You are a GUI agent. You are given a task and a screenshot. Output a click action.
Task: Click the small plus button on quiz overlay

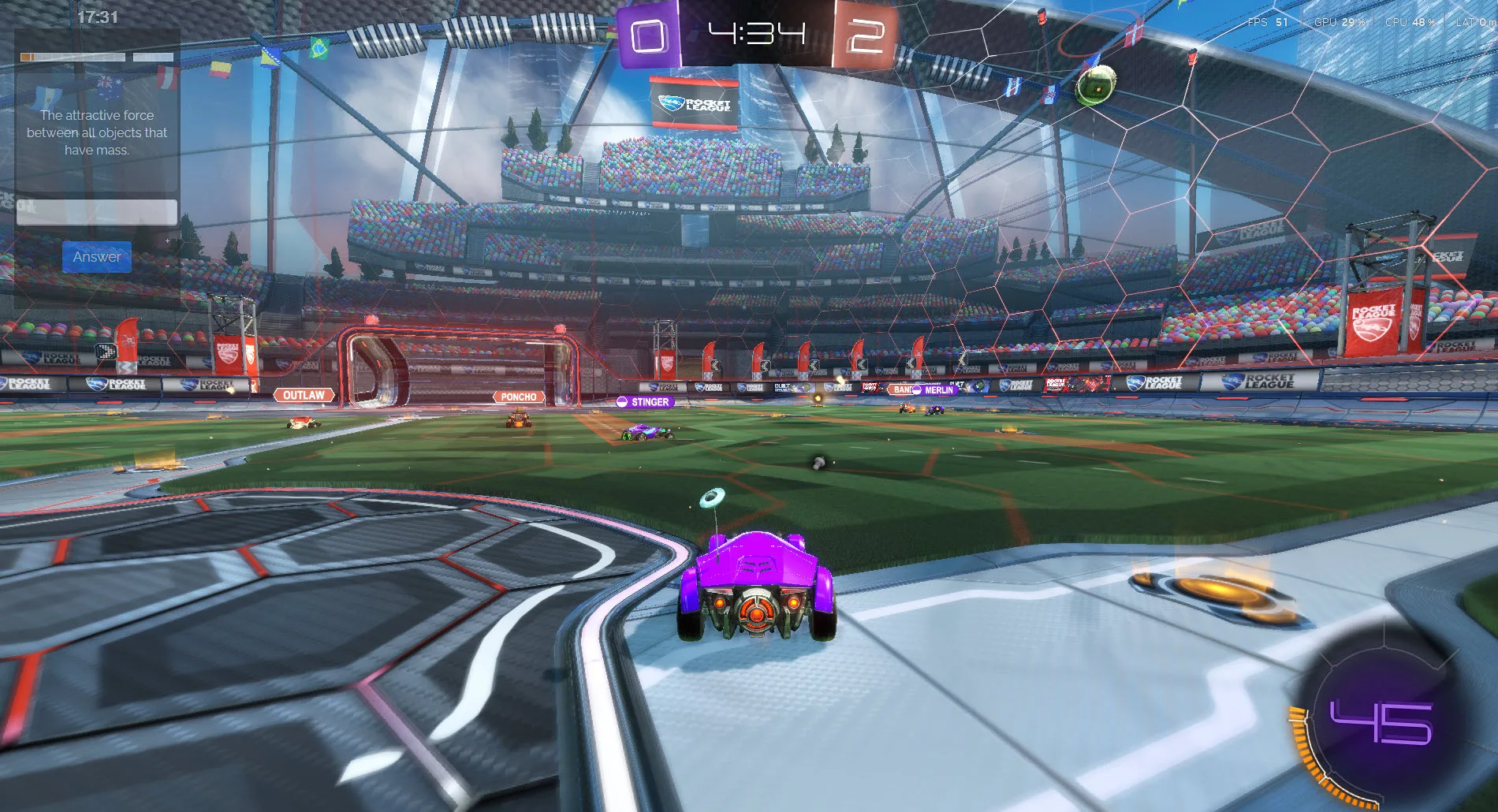167,241
